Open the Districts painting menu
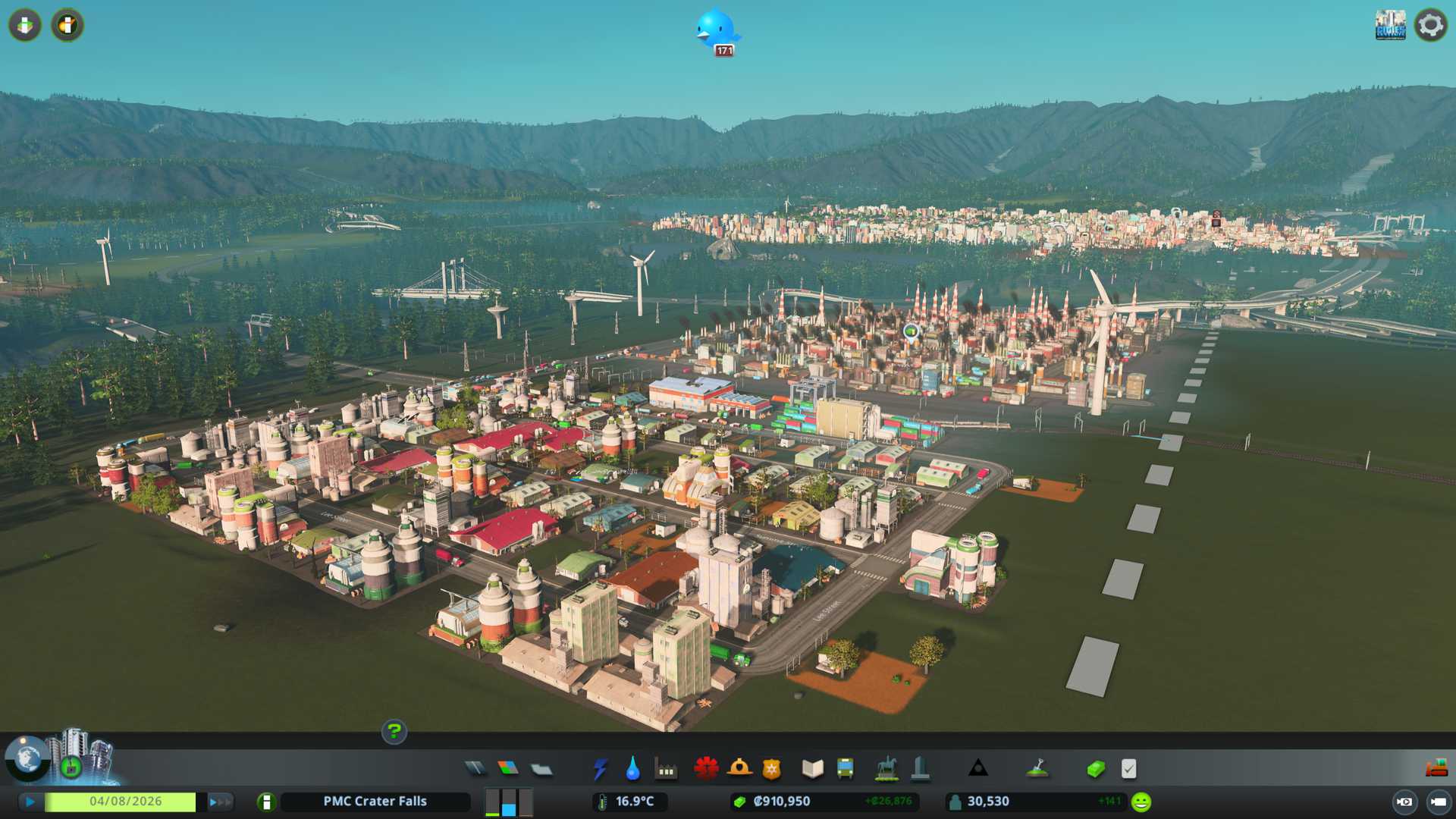Viewport: 1456px width, 819px height. [x=541, y=769]
